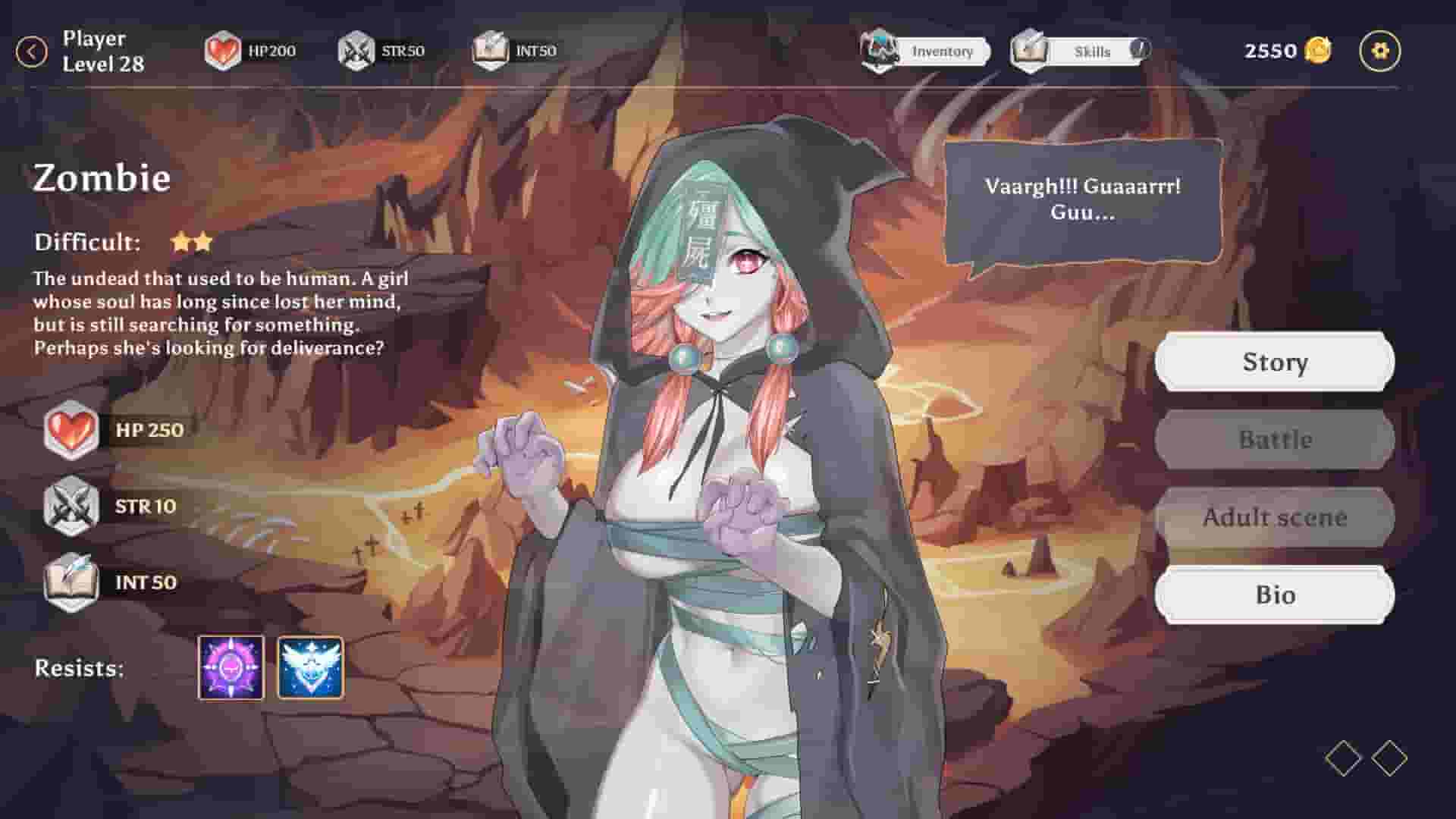Image resolution: width=1456 pixels, height=819 pixels.
Task: Click the zombie's HP 250 heart emblem
Action: (71, 430)
